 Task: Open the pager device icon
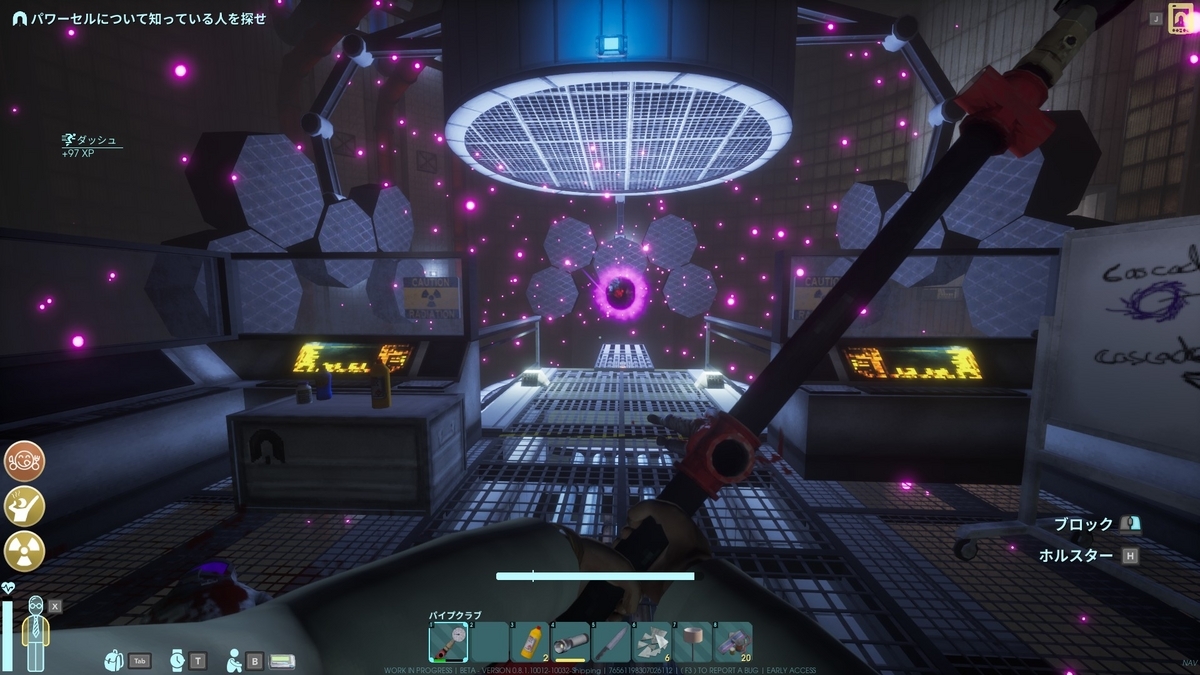click(281, 660)
